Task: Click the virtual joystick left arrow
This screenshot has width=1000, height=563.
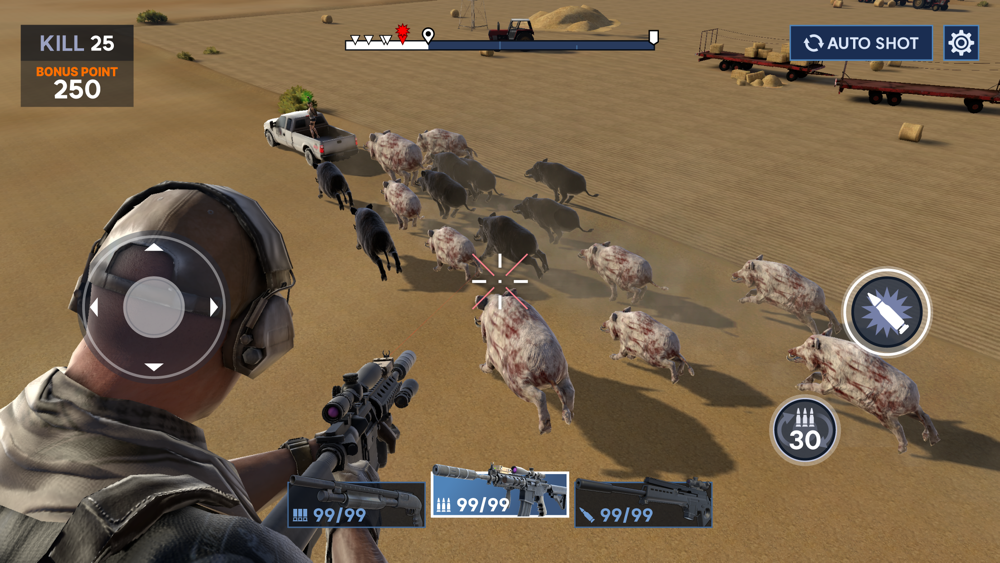Action: tap(94, 307)
